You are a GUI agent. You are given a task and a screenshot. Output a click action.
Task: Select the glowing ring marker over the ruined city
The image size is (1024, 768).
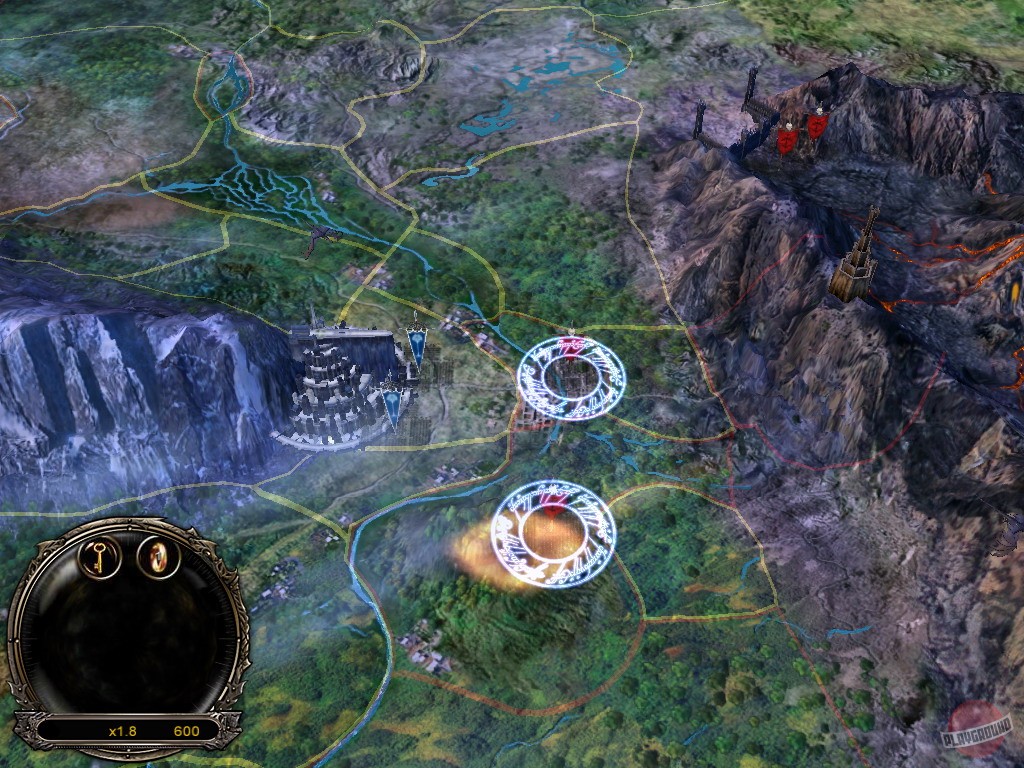pos(568,376)
